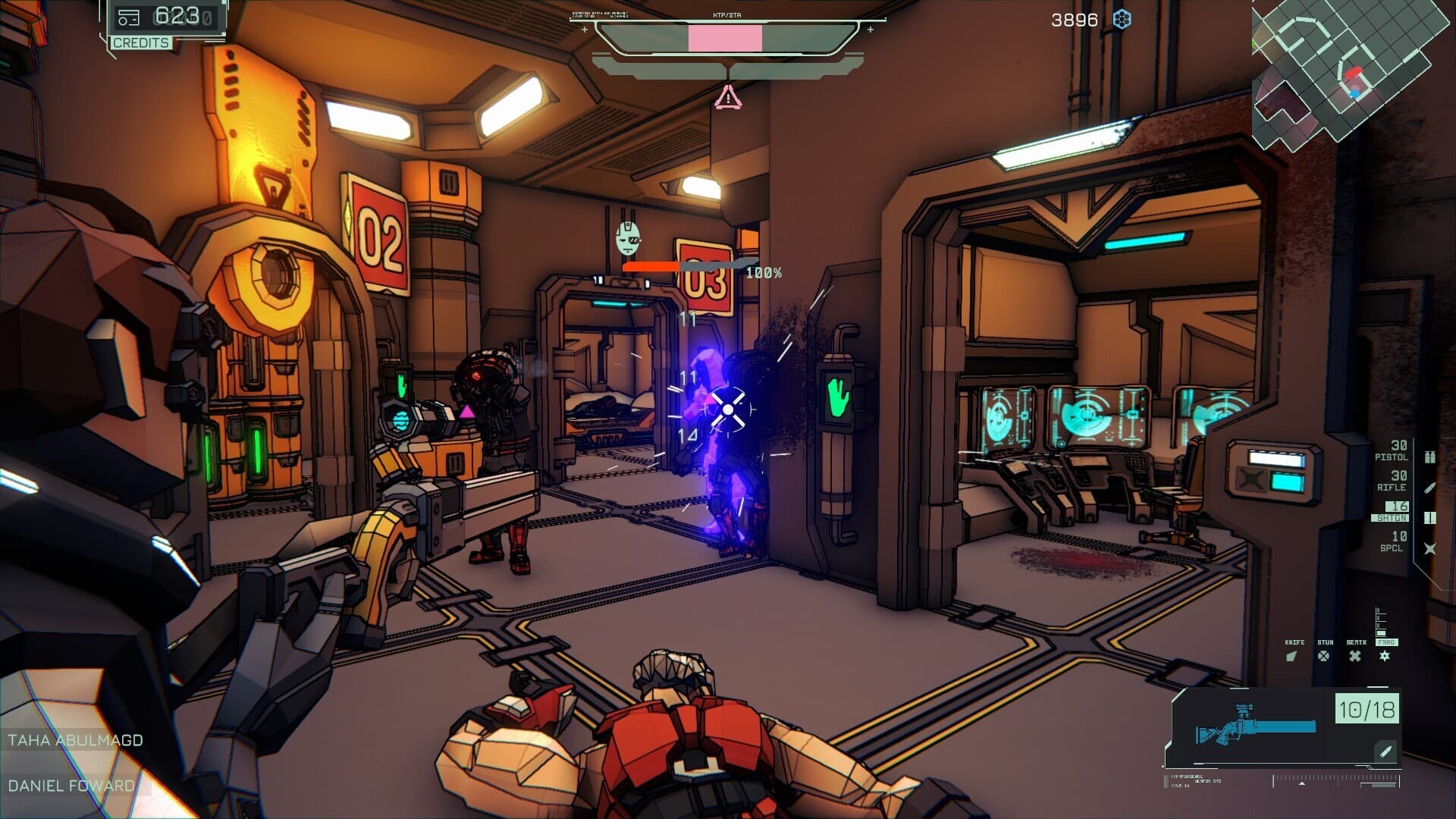Choose the highlighted SHTGN ammo icon

[x=1429, y=518]
